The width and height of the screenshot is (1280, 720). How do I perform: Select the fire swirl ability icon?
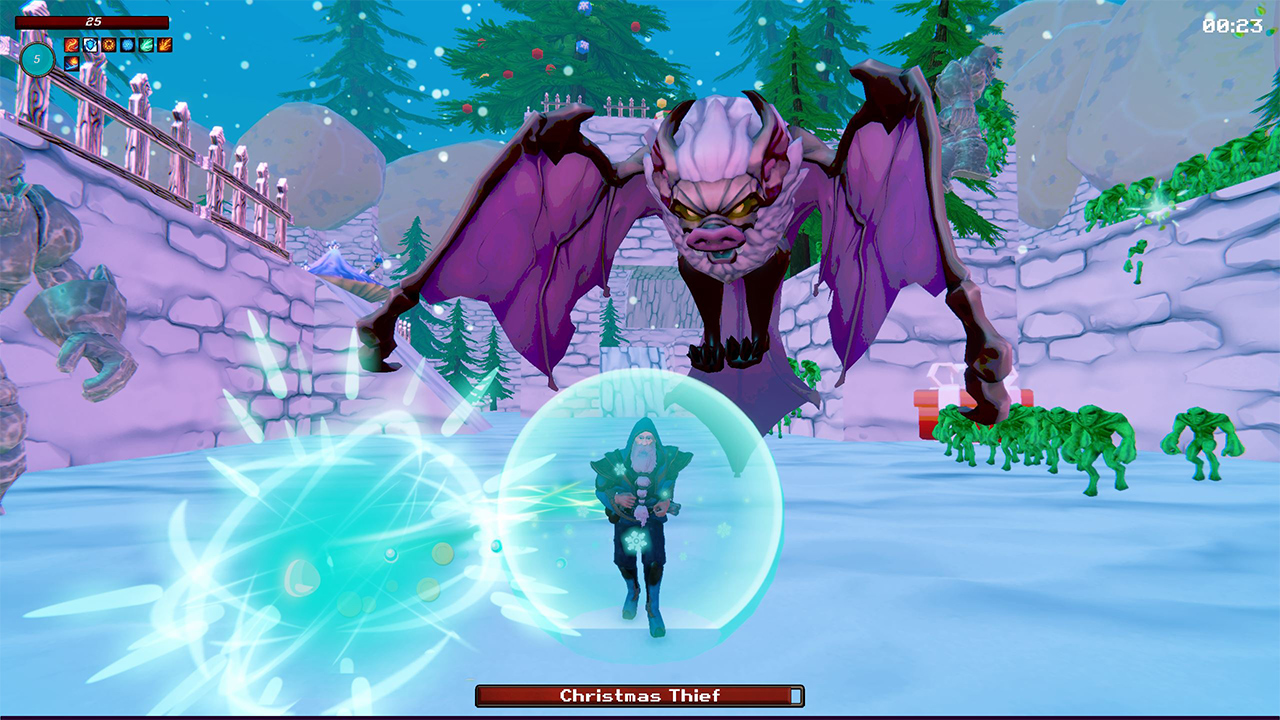tap(71, 45)
